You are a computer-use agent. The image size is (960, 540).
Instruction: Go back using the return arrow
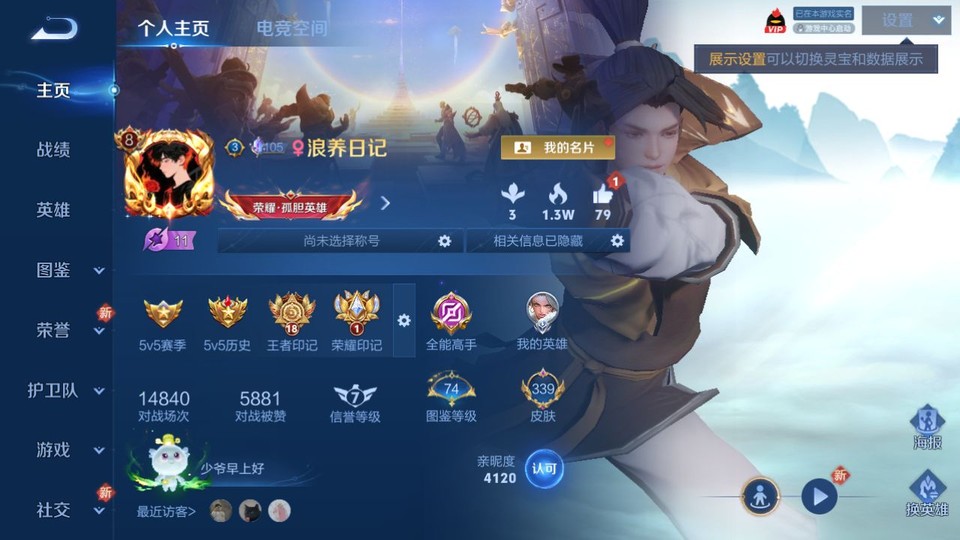pyautogui.click(x=54, y=29)
